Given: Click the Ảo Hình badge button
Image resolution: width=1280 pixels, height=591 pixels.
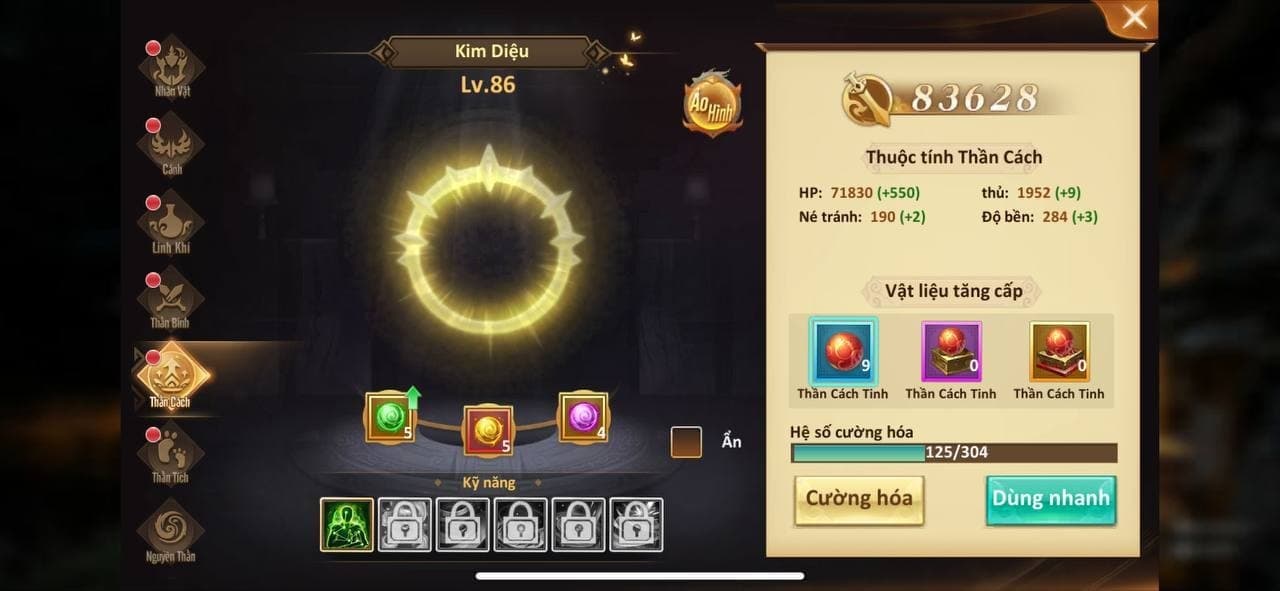Looking at the screenshot, I should (x=712, y=104).
